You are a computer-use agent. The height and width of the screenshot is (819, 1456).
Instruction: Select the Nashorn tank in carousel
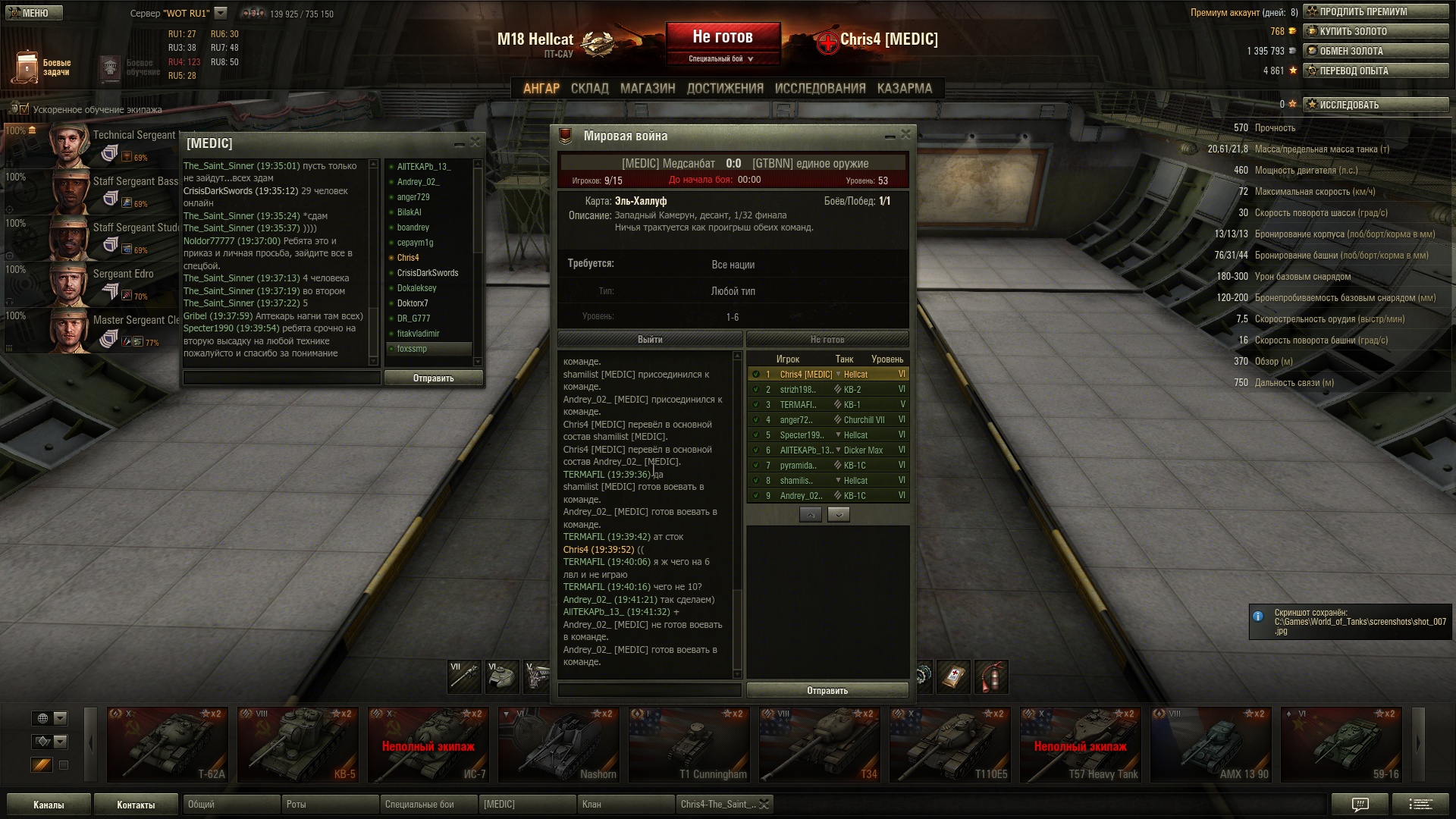point(558,745)
